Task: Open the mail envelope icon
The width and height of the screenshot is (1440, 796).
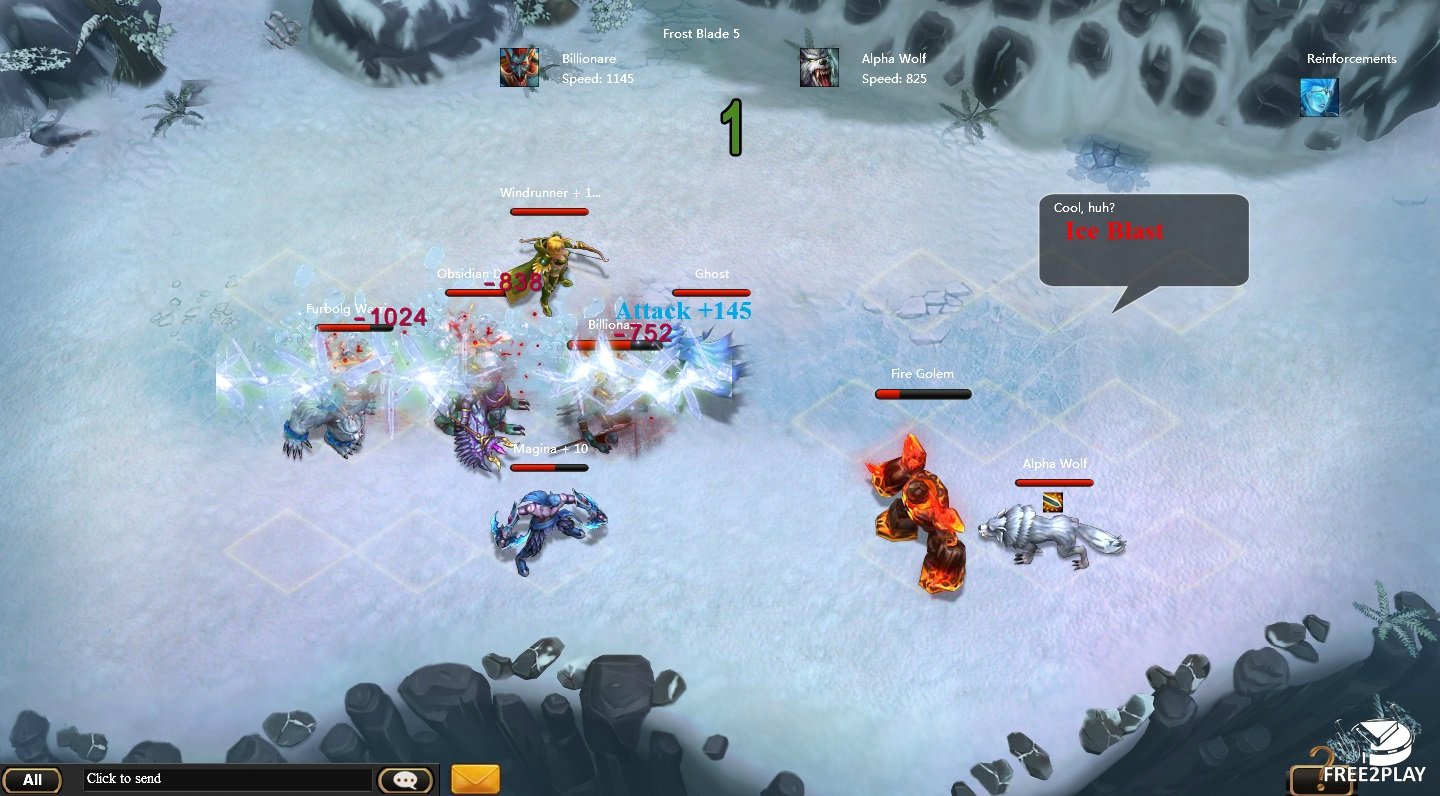Action: point(475,779)
